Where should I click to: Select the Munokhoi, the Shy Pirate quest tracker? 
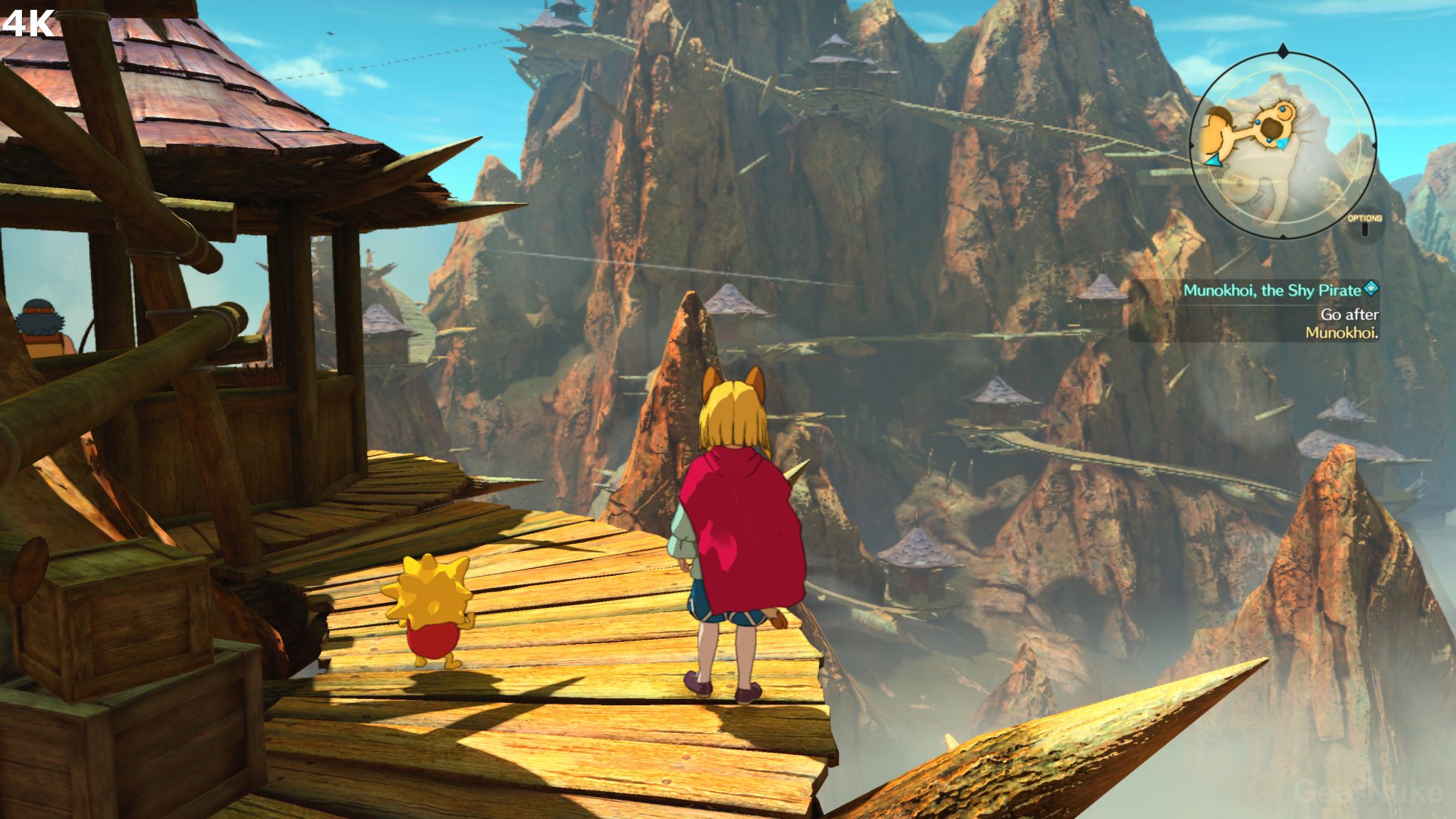1272,290
